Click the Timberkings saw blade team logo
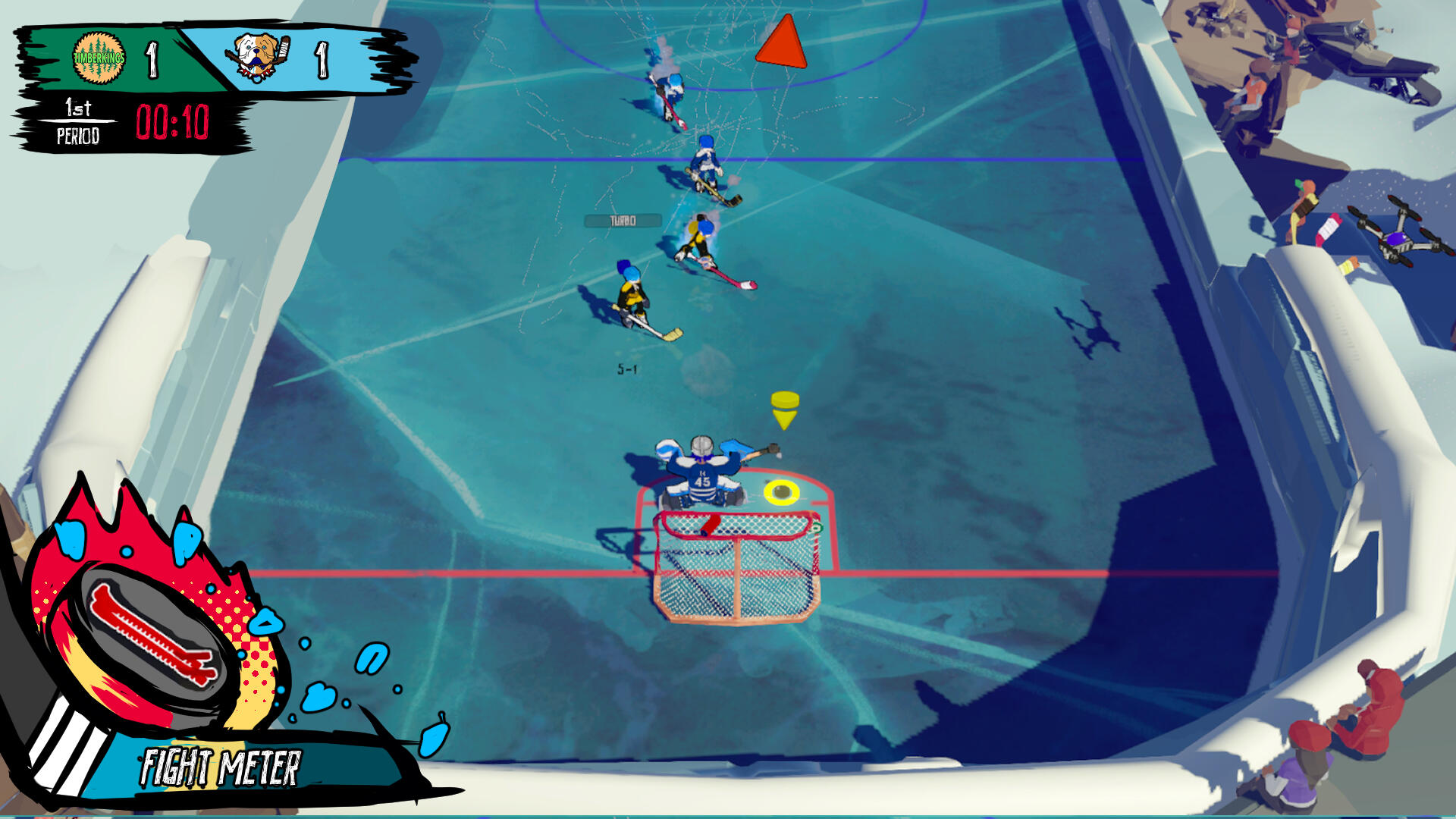This screenshot has width=1456, height=819. [x=97, y=59]
